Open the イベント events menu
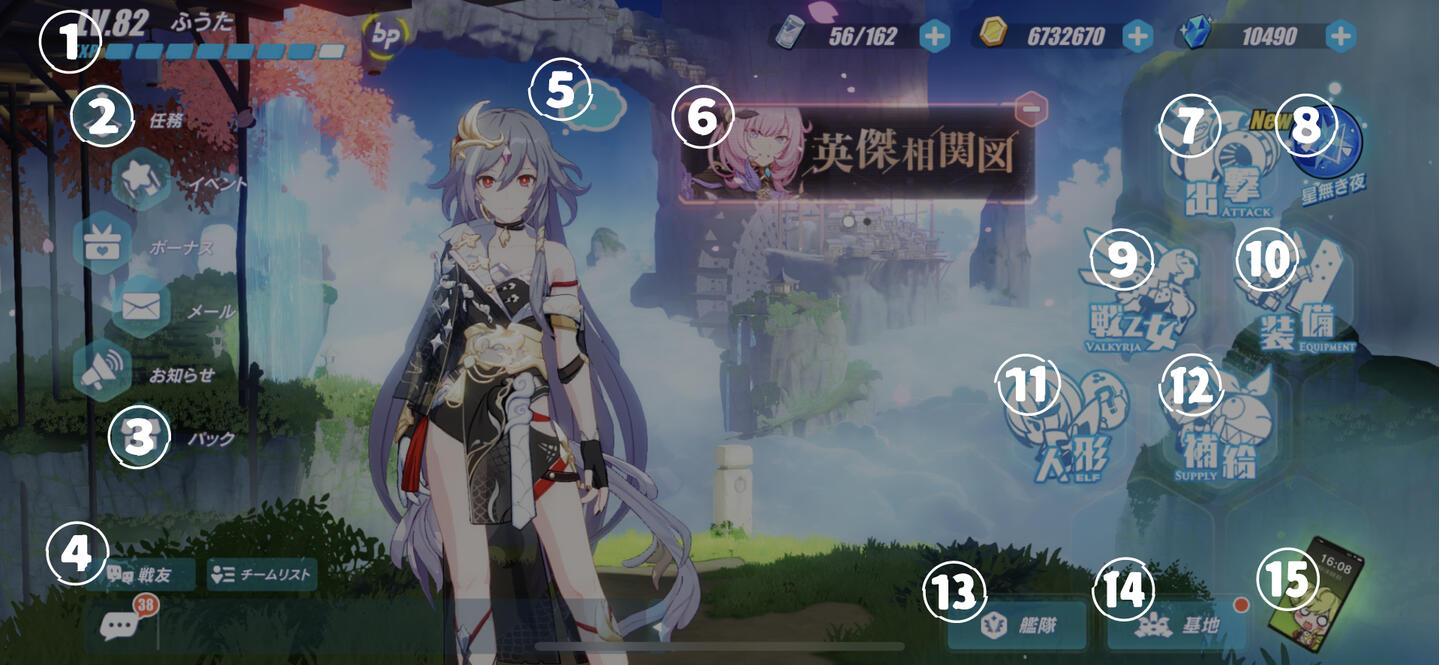1439x665 pixels. click(142, 179)
